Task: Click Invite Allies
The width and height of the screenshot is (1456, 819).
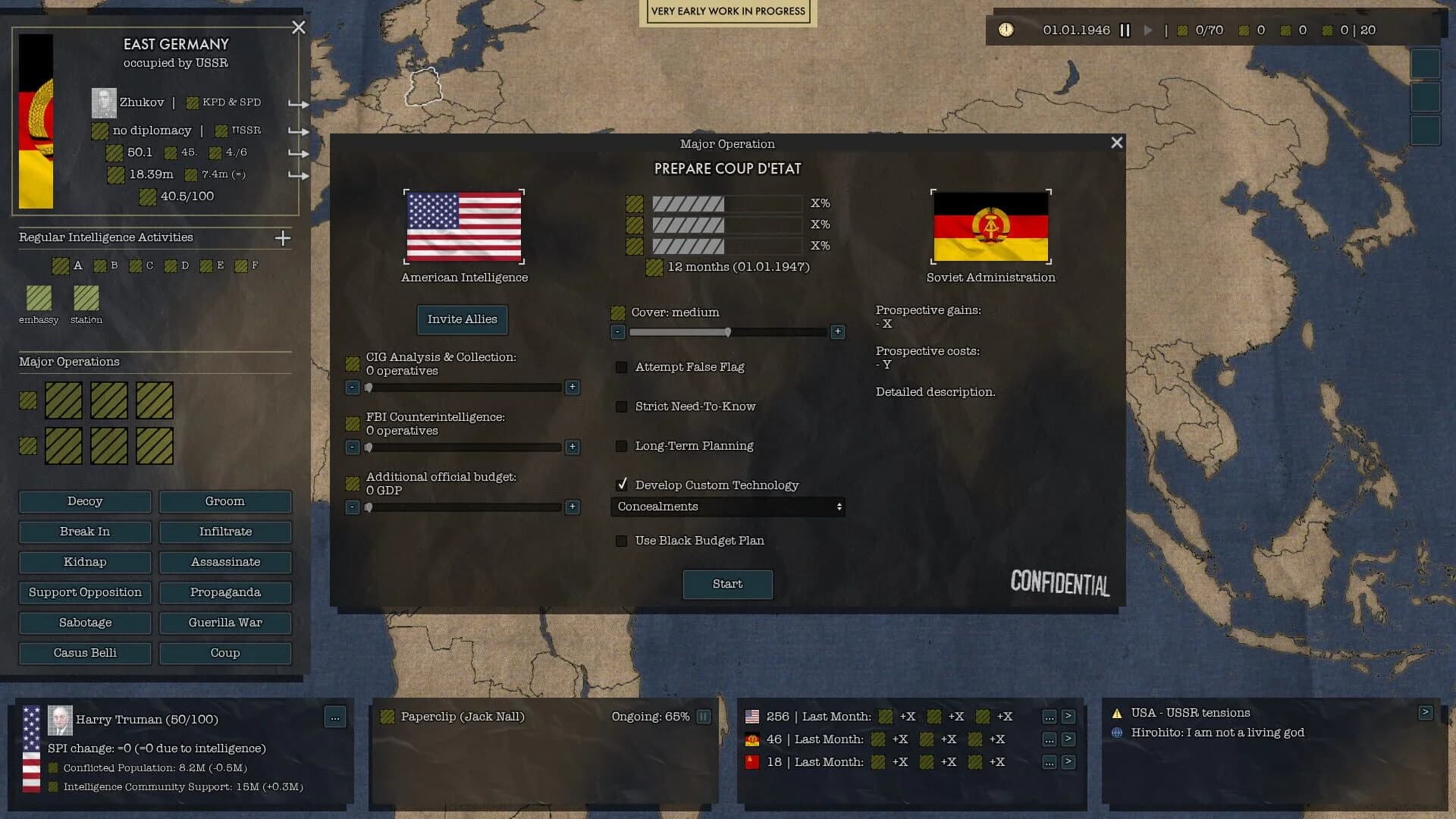Action: pyautogui.click(x=462, y=319)
